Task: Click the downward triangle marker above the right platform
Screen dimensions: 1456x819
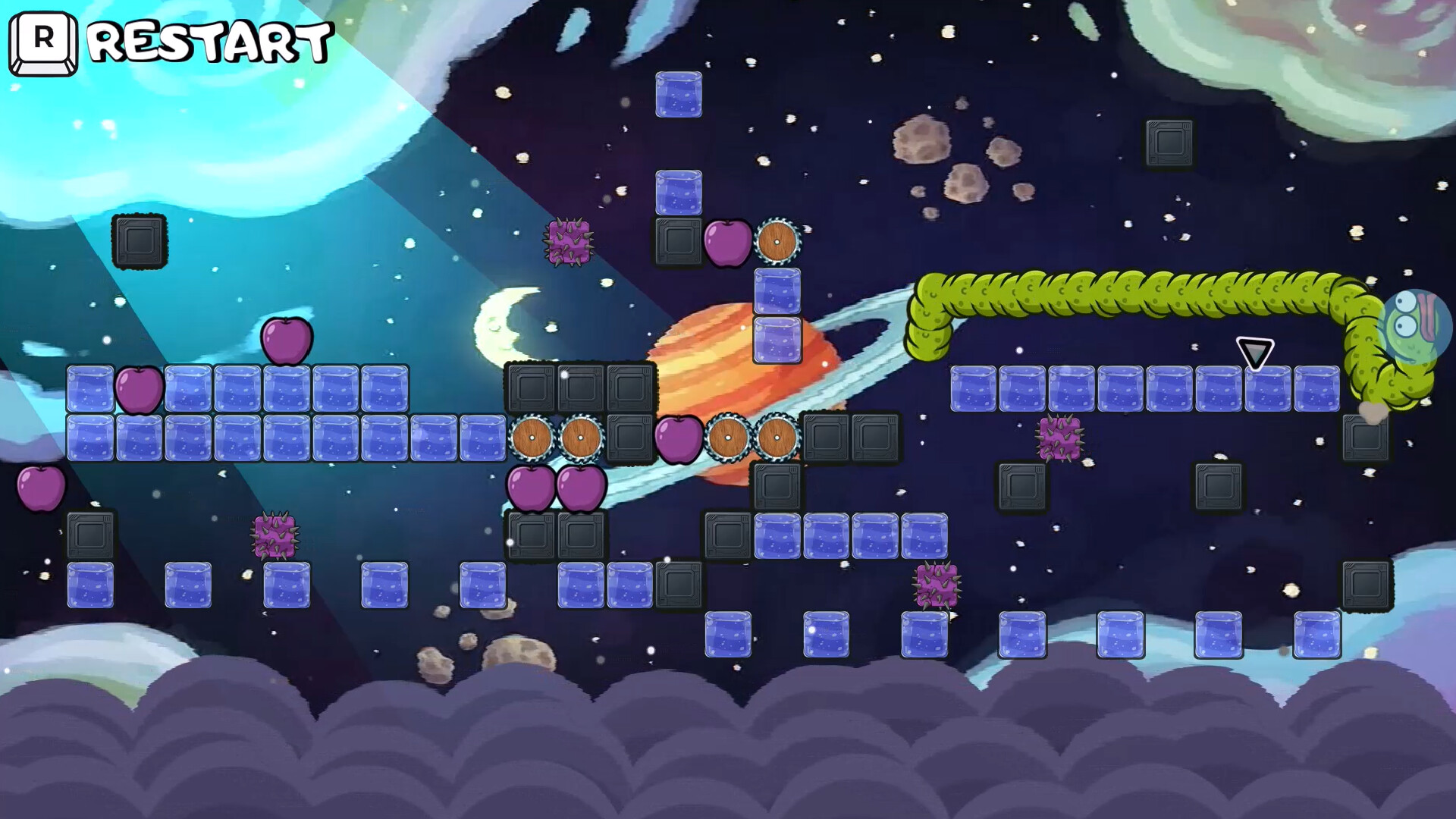Action: click(x=1254, y=350)
